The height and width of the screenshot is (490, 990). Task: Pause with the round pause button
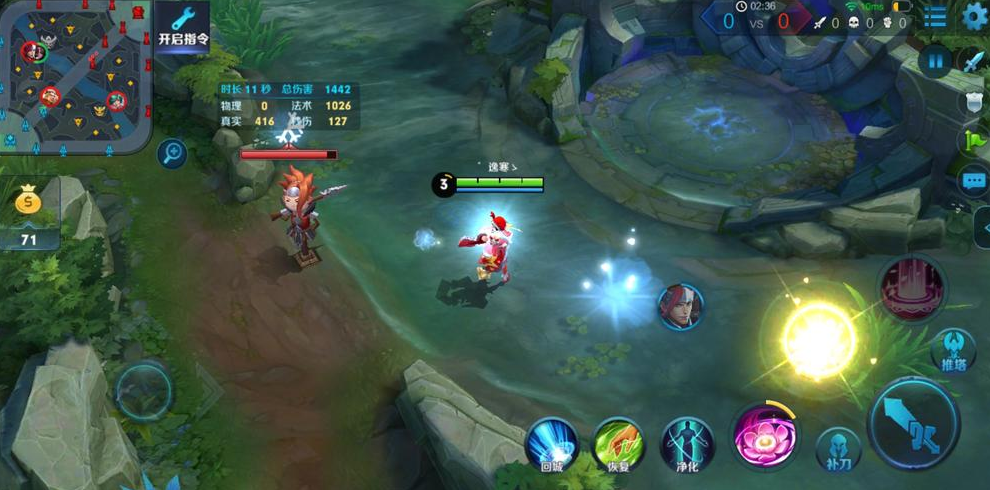pyautogui.click(x=936, y=61)
